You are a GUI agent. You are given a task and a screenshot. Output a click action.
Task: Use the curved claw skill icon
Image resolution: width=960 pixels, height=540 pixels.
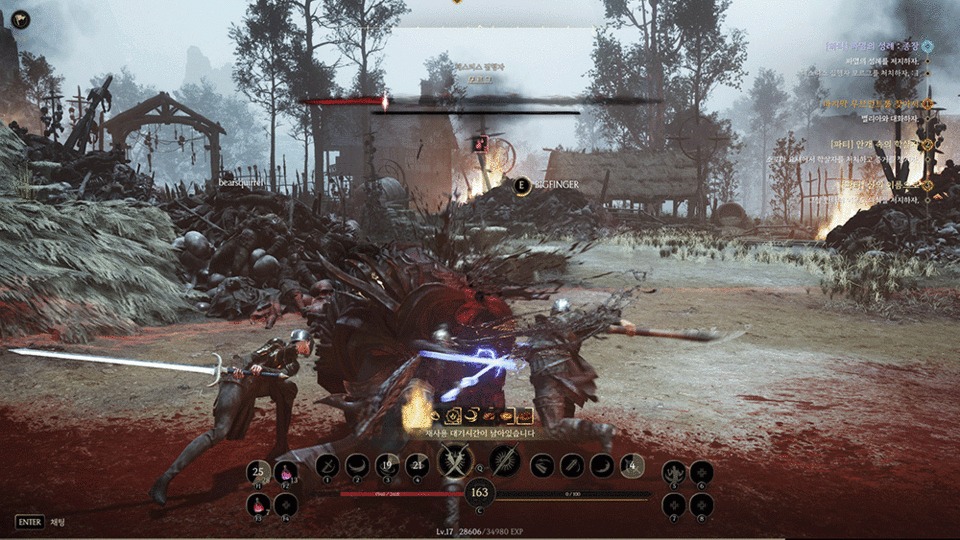[x=602, y=465]
